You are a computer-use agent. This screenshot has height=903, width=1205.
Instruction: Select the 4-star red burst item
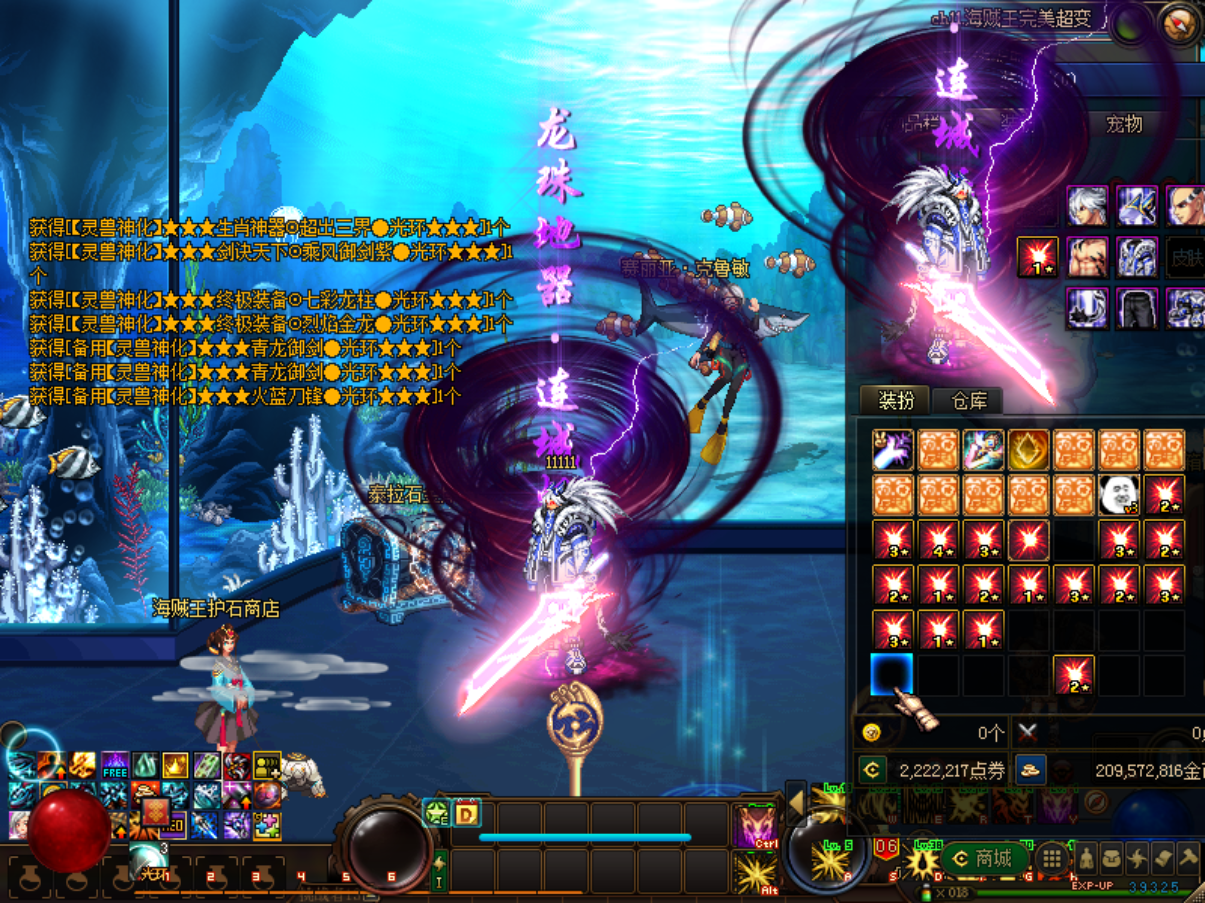pos(938,540)
